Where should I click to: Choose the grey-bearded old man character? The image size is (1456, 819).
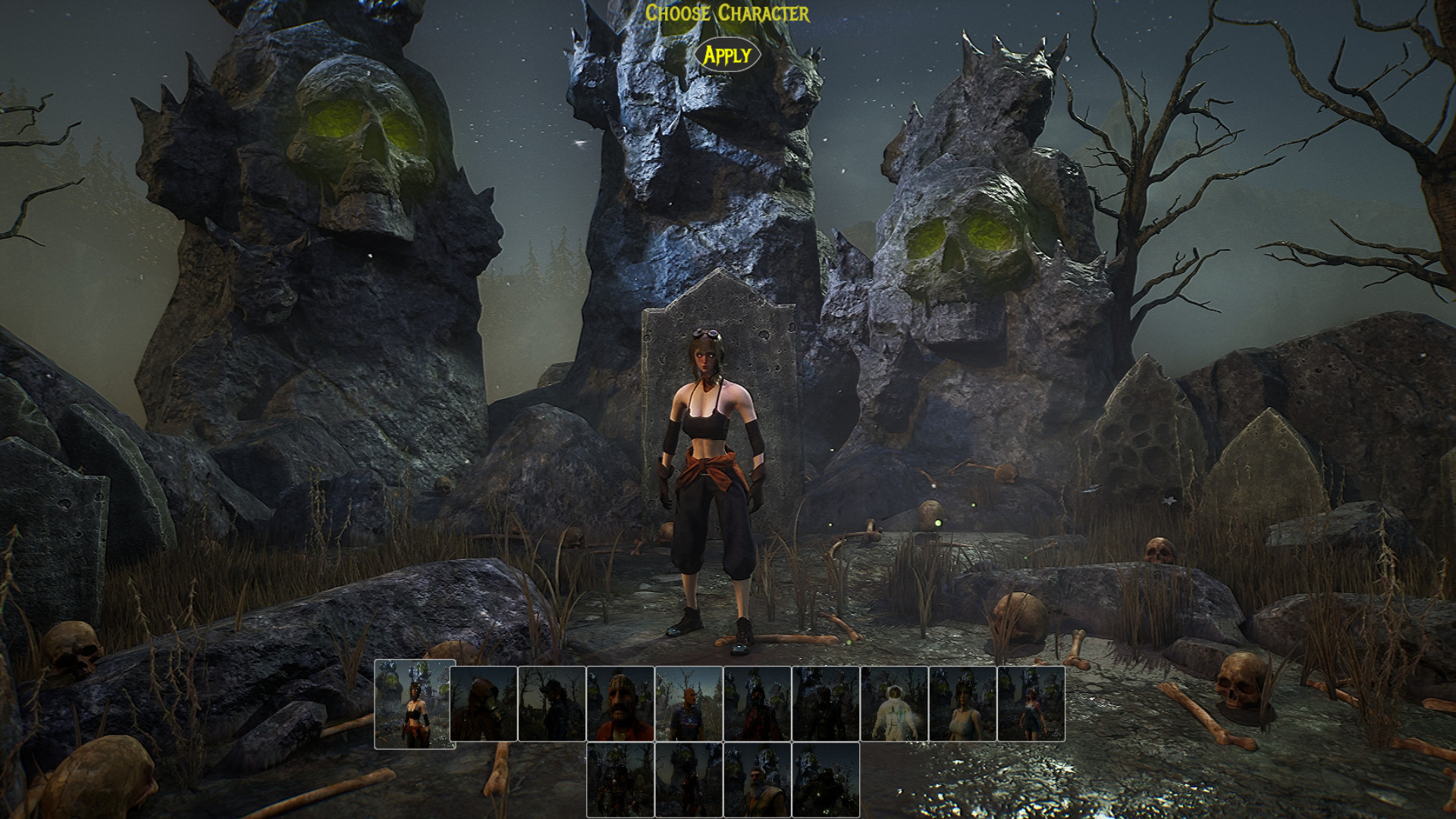tap(757, 780)
